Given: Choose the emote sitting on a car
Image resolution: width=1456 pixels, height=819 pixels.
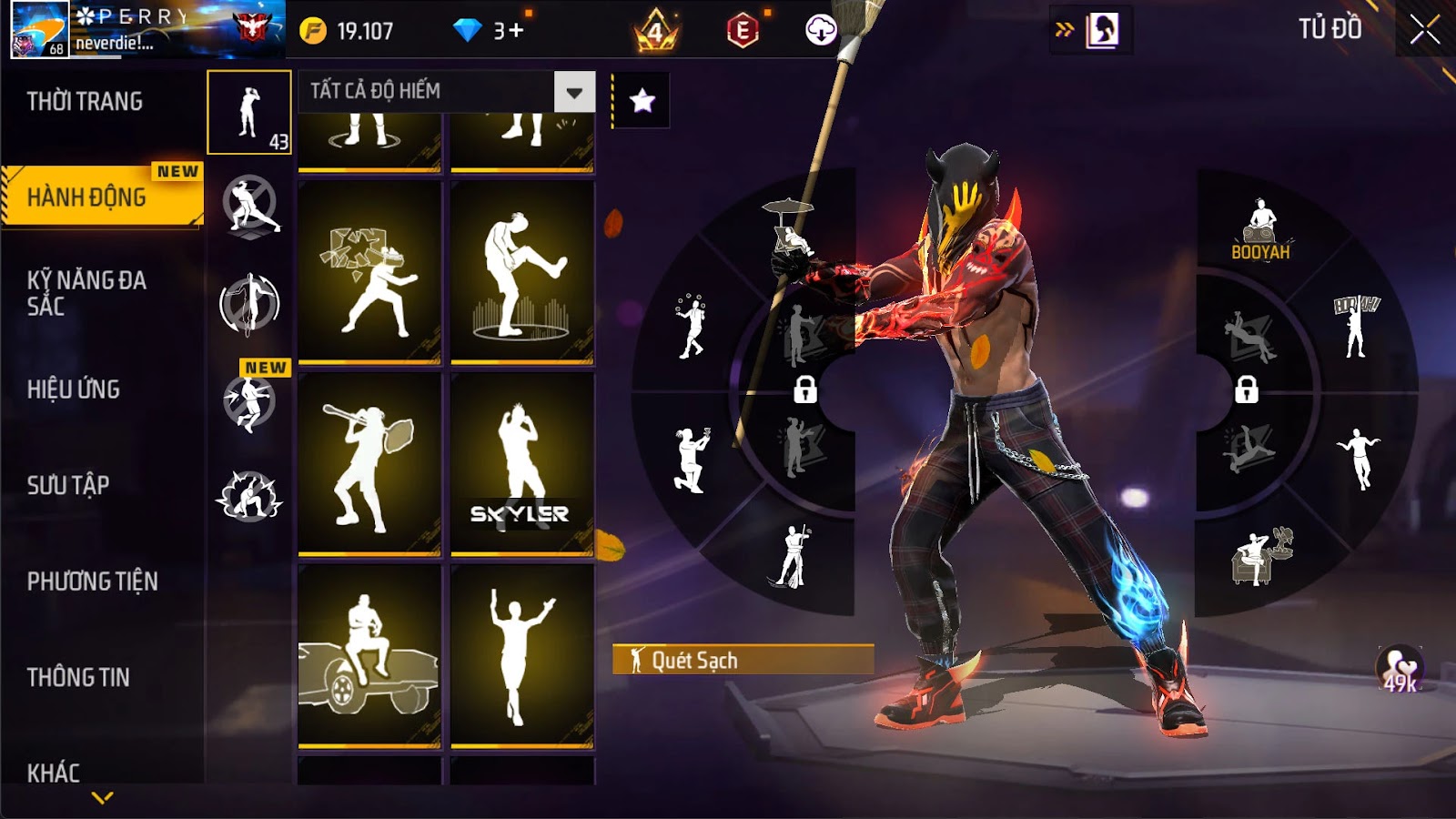Looking at the screenshot, I should [x=369, y=655].
